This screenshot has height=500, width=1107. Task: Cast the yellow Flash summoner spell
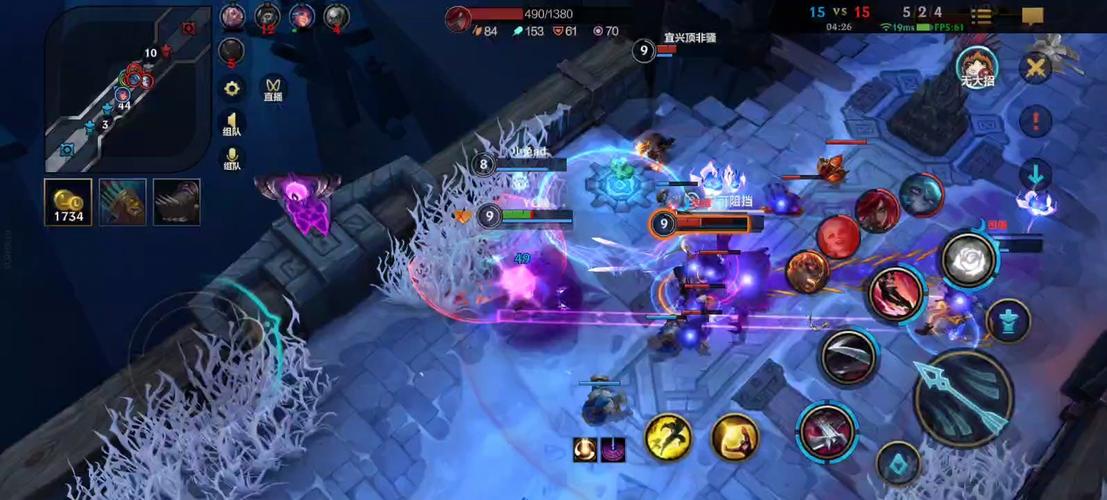pyautogui.click(x=668, y=437)
